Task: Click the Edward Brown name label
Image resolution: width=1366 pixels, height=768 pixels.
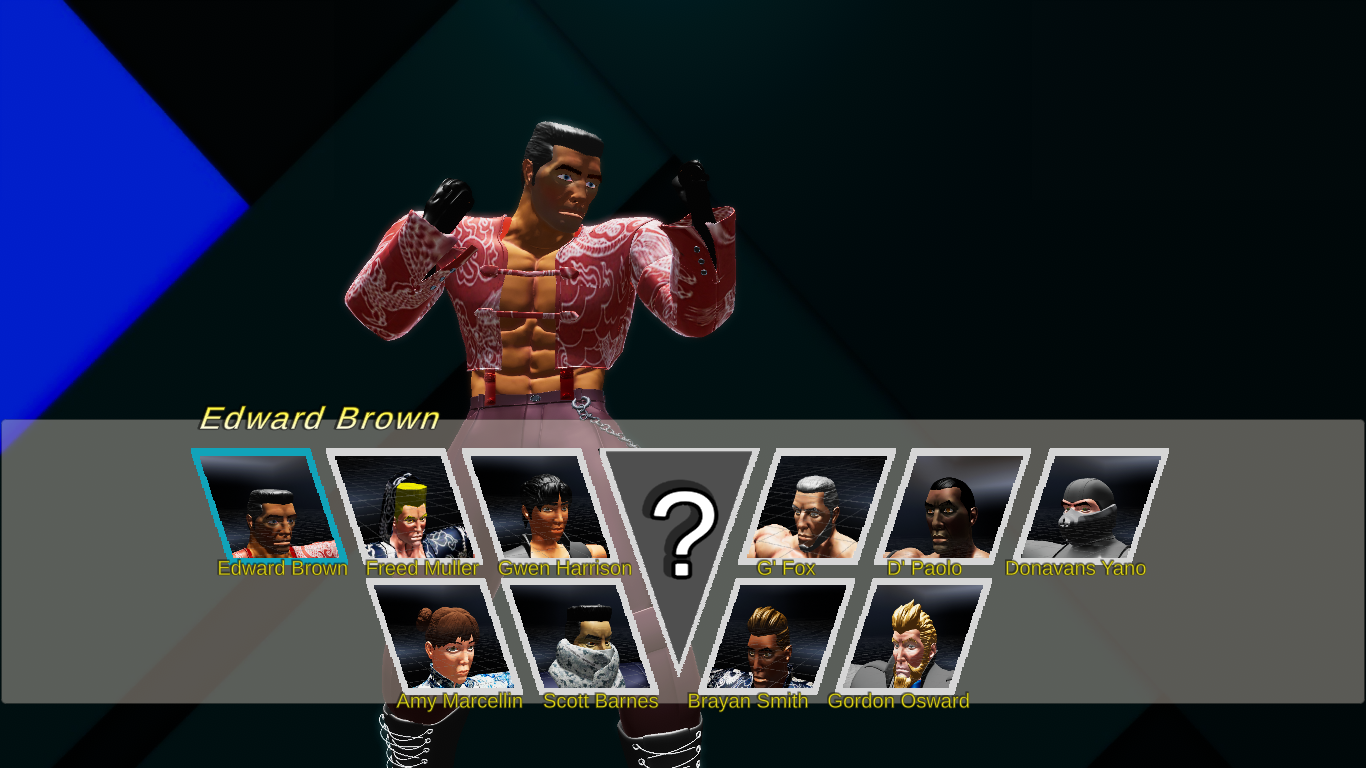Action: 283,568
